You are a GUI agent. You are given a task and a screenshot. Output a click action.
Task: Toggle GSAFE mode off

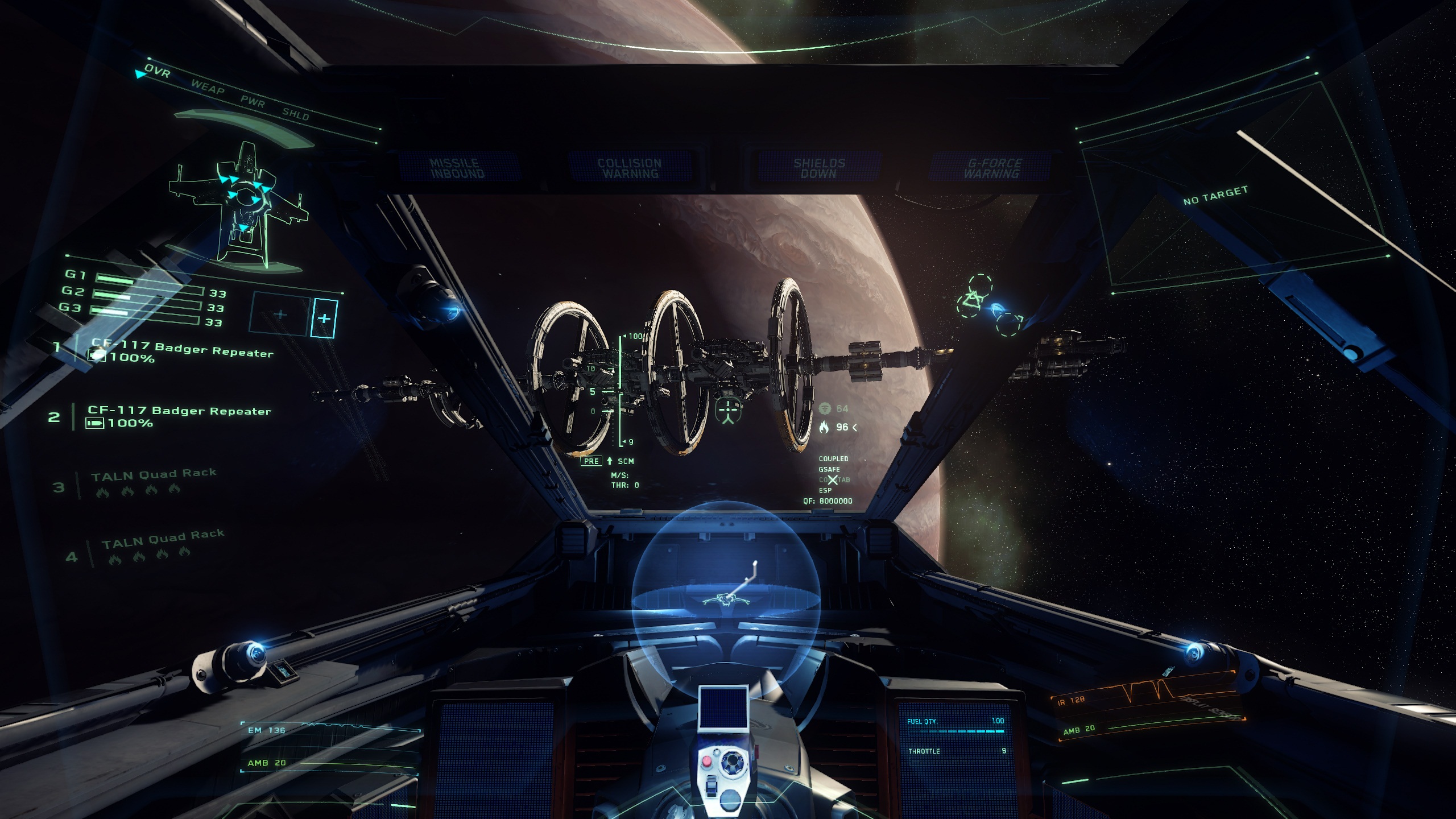[x=829, y=469]
